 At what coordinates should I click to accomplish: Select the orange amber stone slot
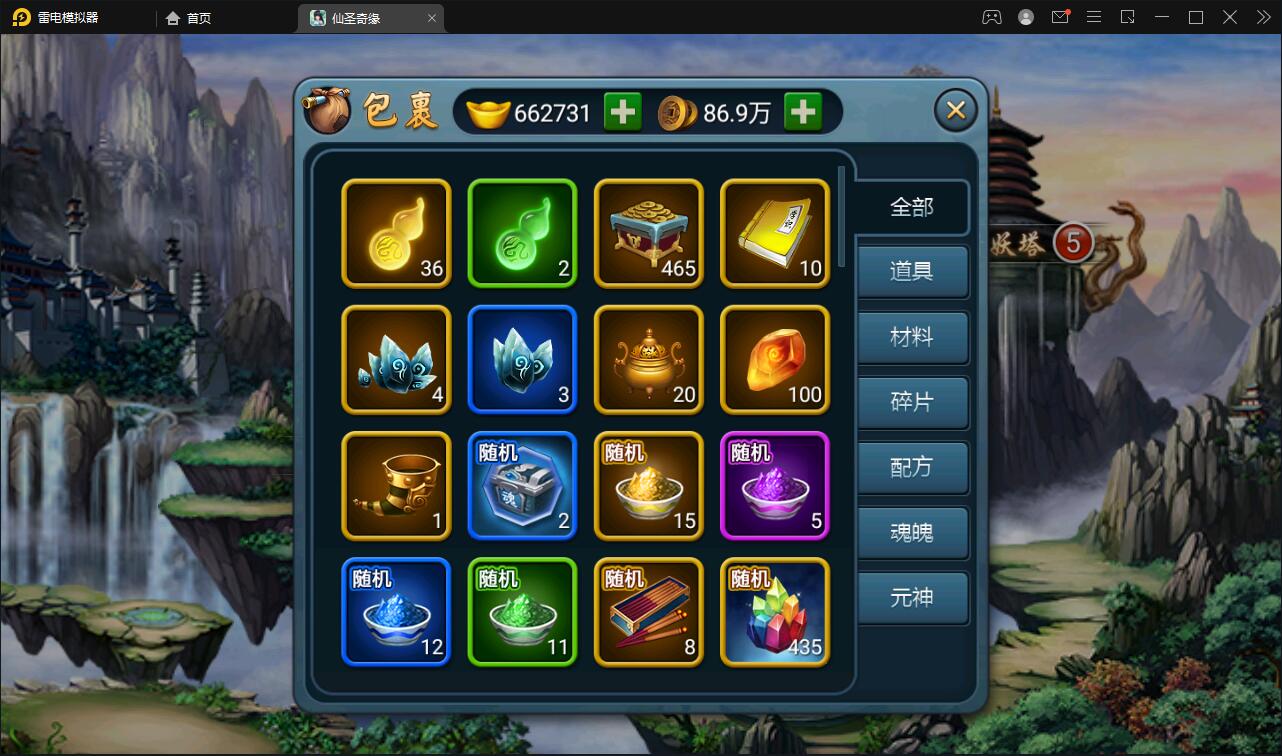coord(775,359)
